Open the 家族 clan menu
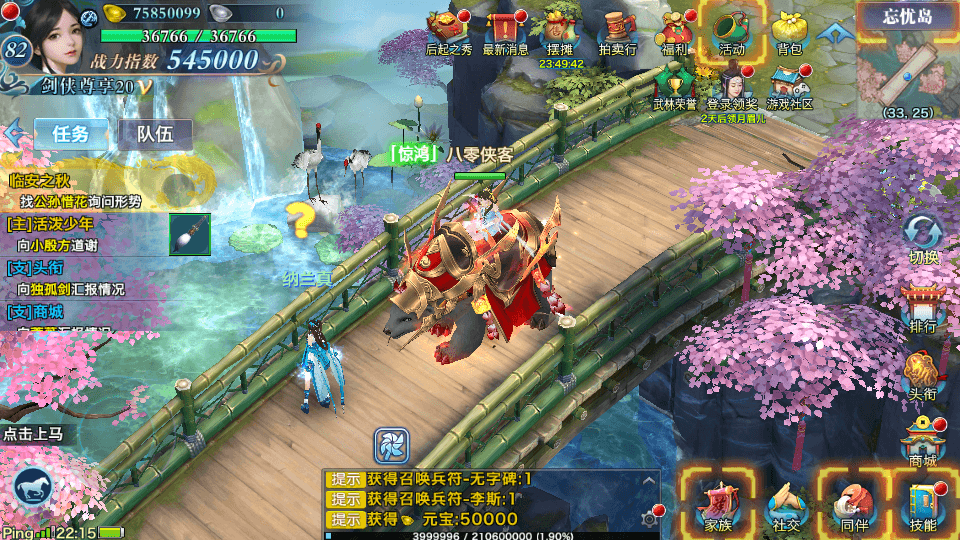 [x=718, y=502]
